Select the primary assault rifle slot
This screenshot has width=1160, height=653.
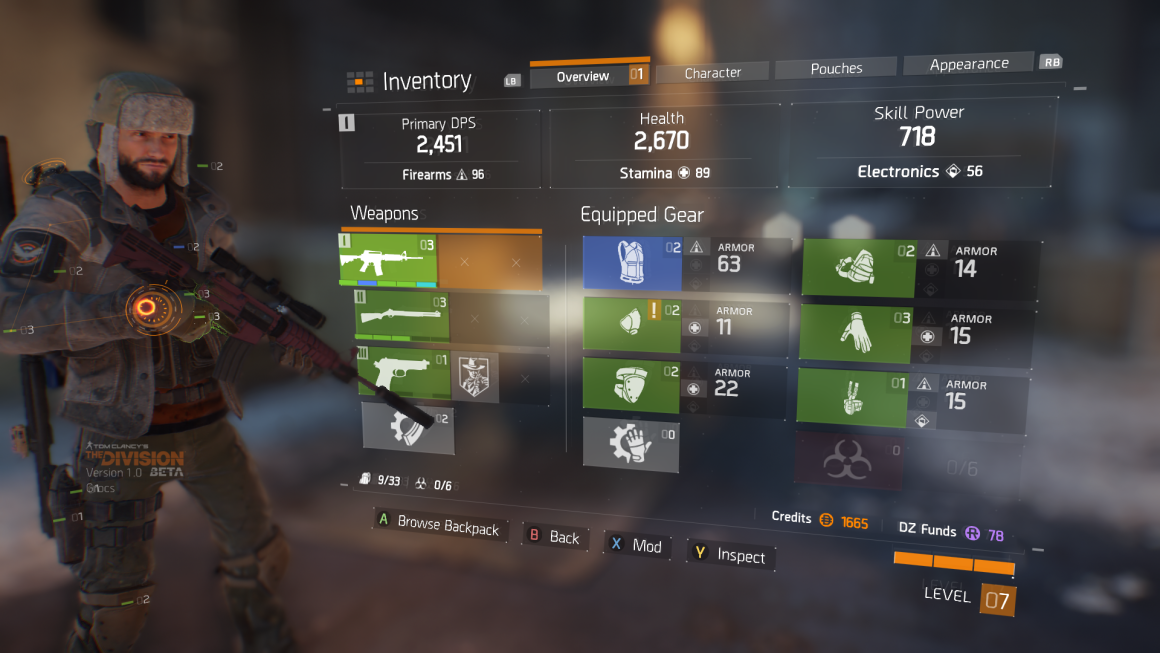pyautogui.click(x=388, y=263)
